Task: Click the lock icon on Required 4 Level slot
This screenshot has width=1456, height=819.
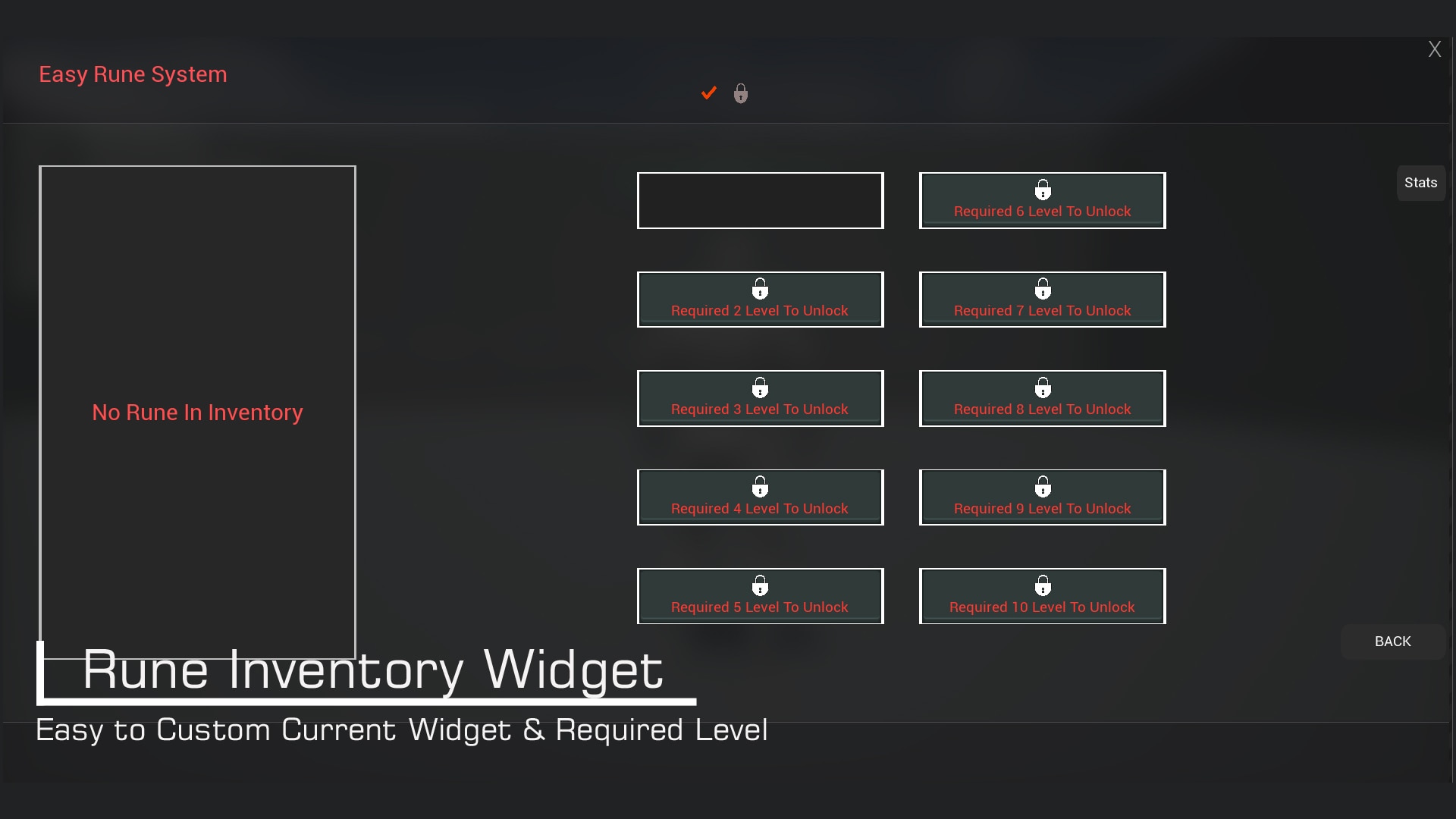Action: pyautogui.click(x=760, y=486)
